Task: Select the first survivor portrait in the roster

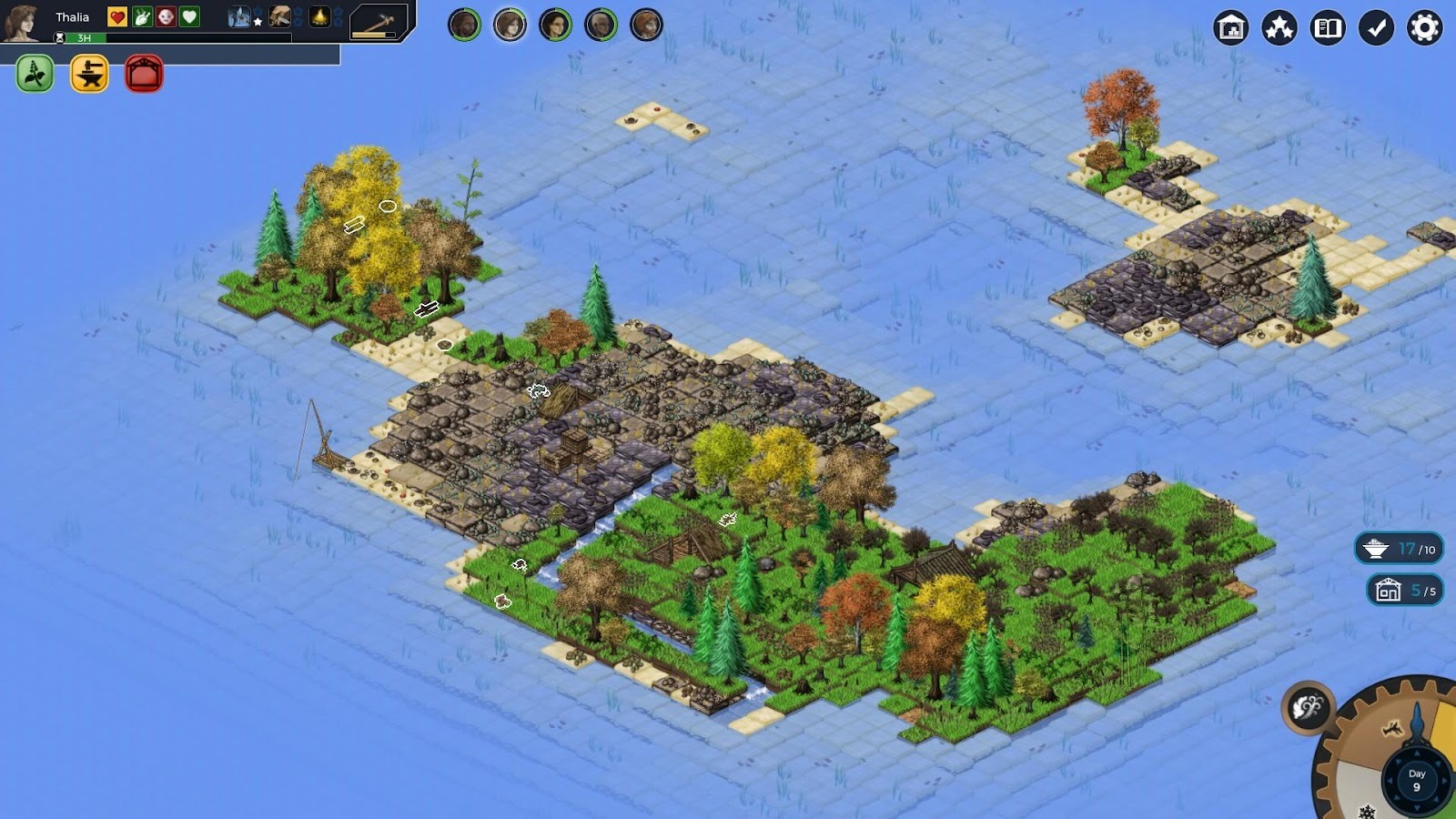Action: pos(464,25)
